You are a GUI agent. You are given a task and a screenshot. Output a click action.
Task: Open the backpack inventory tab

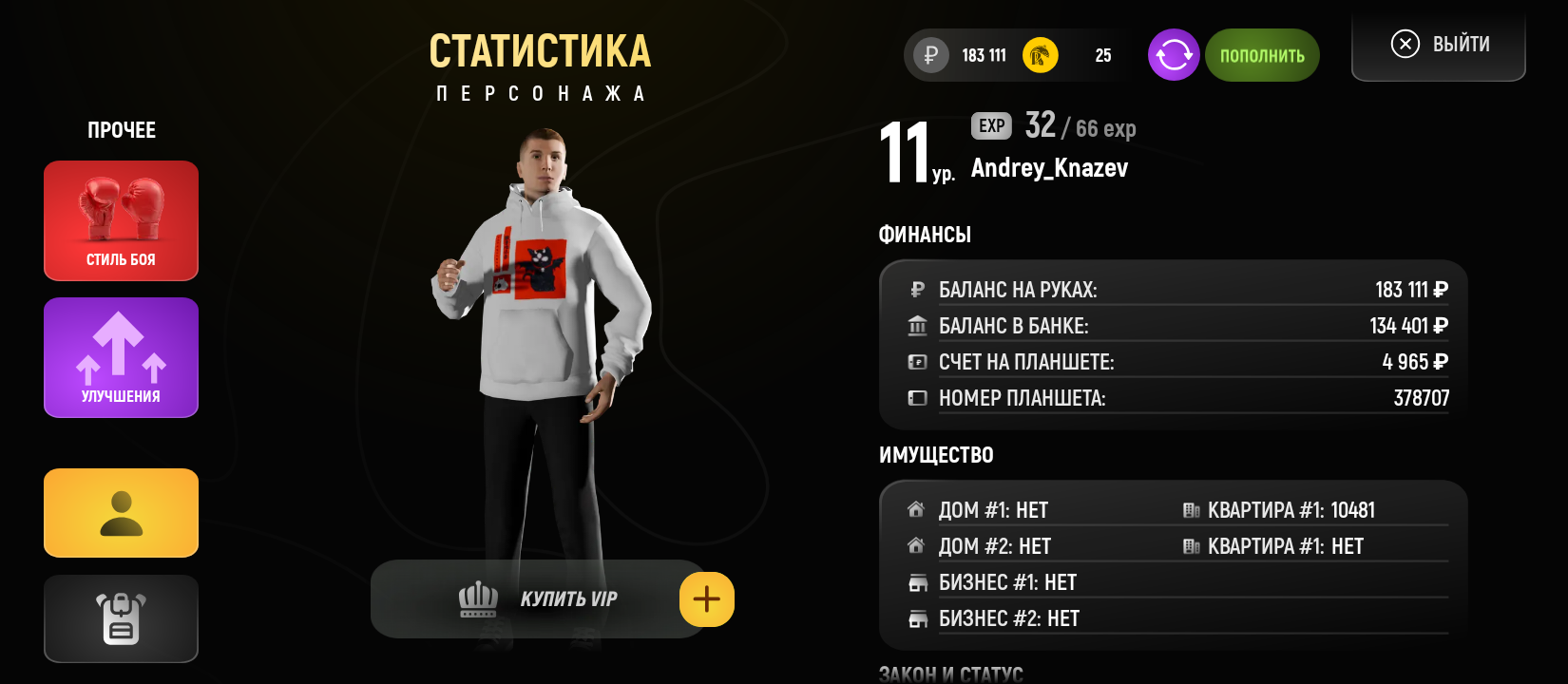pyautogui.click(x=121, y=618)
